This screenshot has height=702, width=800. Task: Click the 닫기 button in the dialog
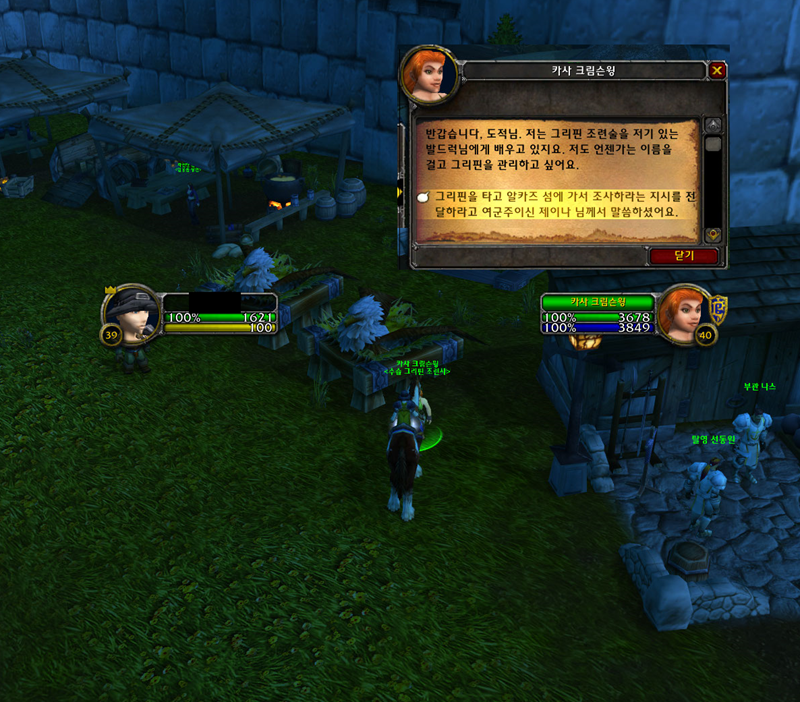(684, 256)
